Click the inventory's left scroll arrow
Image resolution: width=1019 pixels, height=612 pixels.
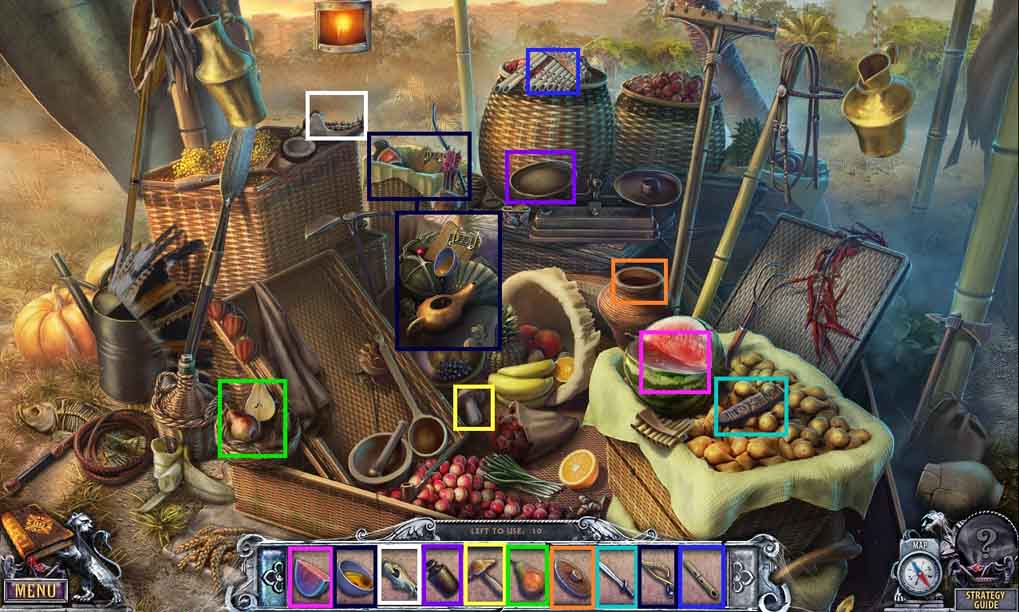(272, 576)
